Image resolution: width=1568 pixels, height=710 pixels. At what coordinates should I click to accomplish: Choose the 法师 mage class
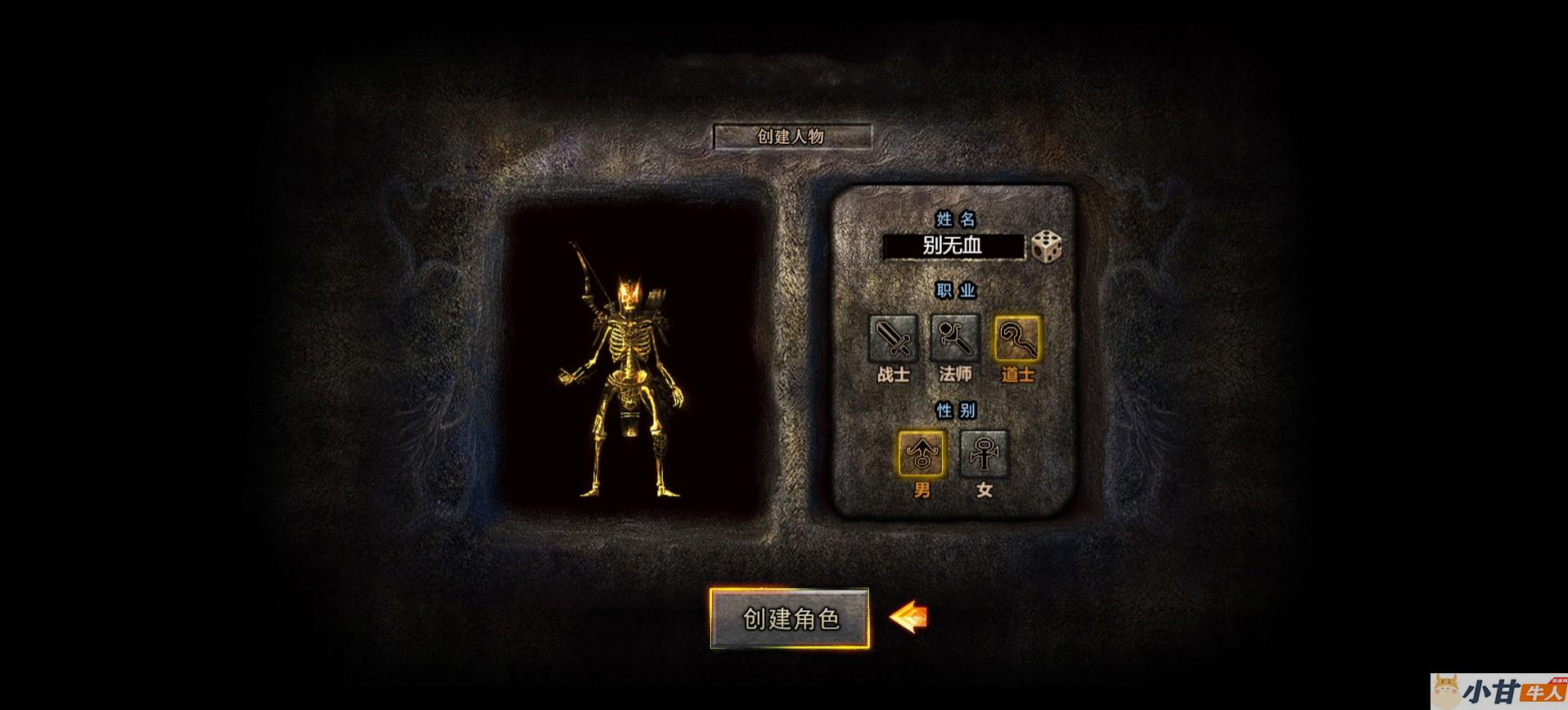point(955,338)
